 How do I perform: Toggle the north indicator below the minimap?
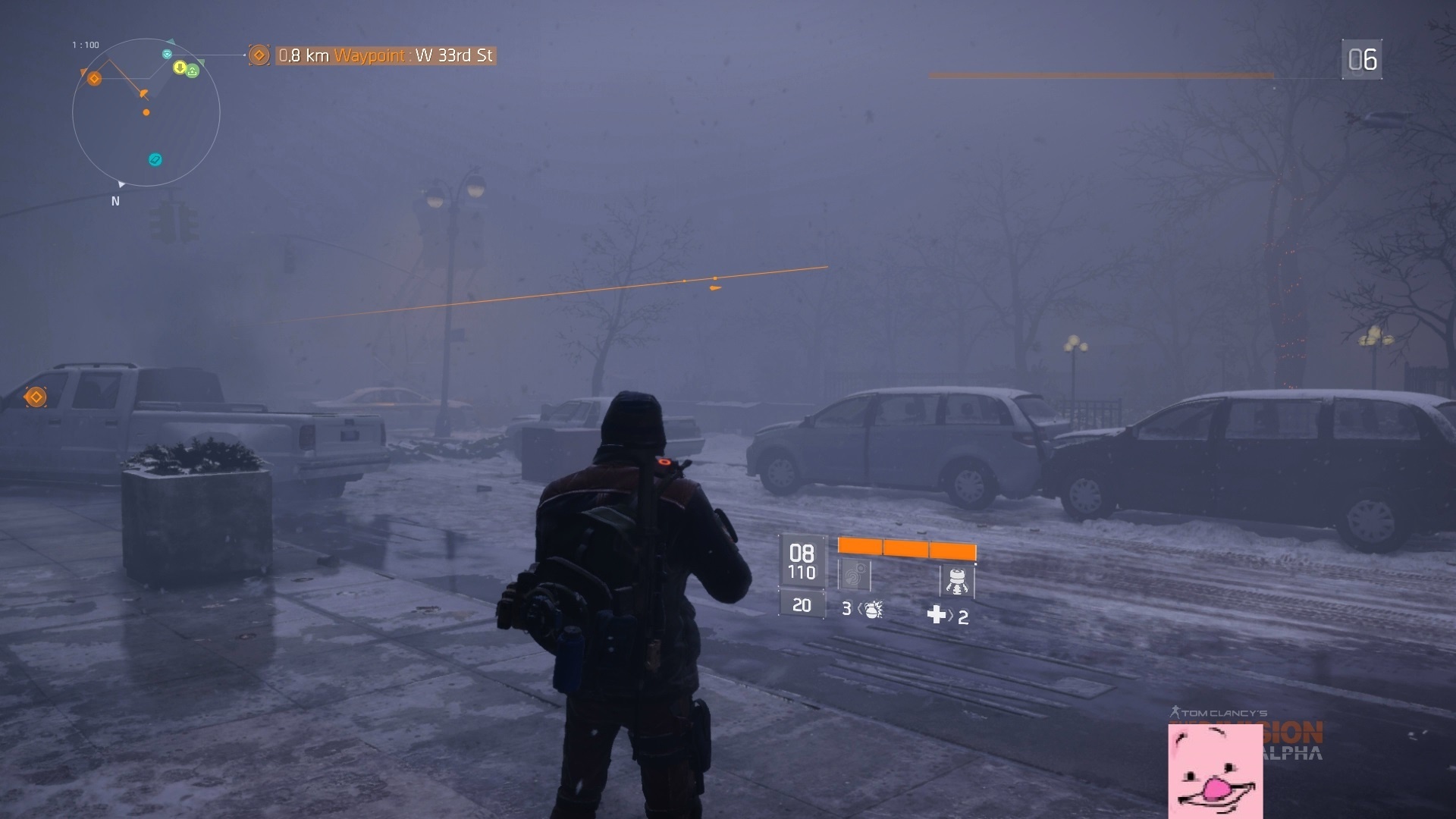(x=116, y=200)
